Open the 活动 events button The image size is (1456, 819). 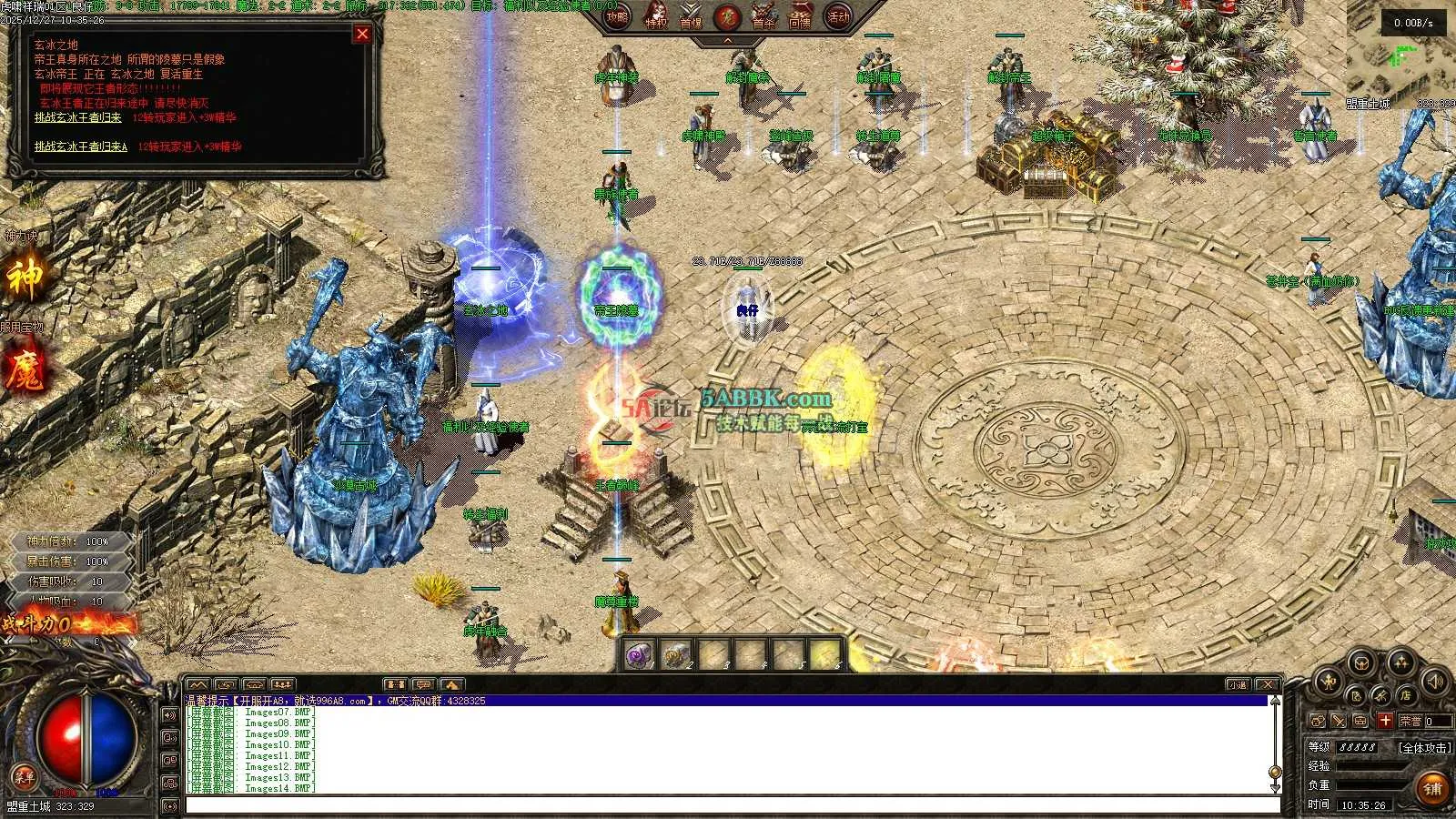(837, 16)
